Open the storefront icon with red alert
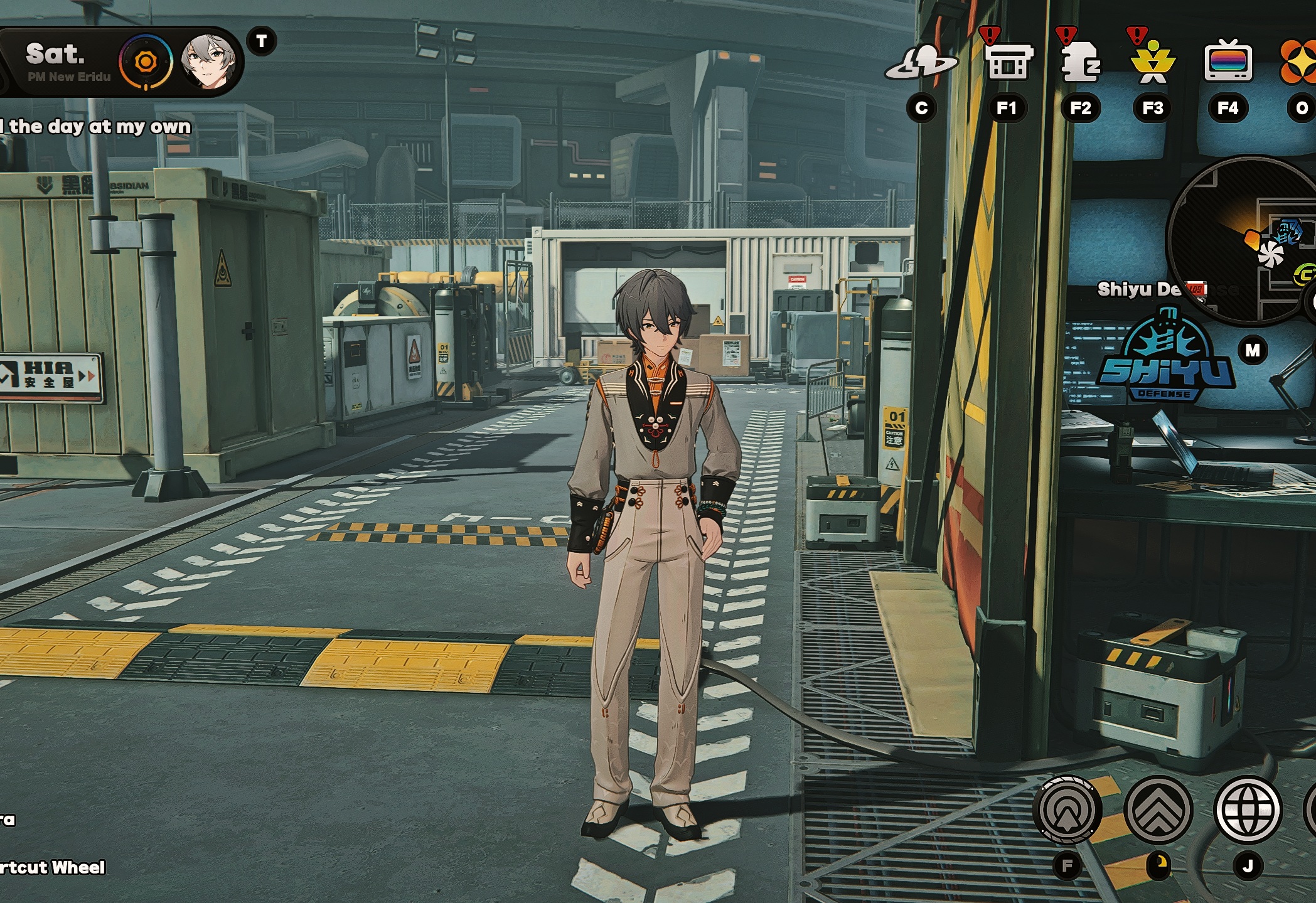1316x903 pixels. pos(1007,61)
